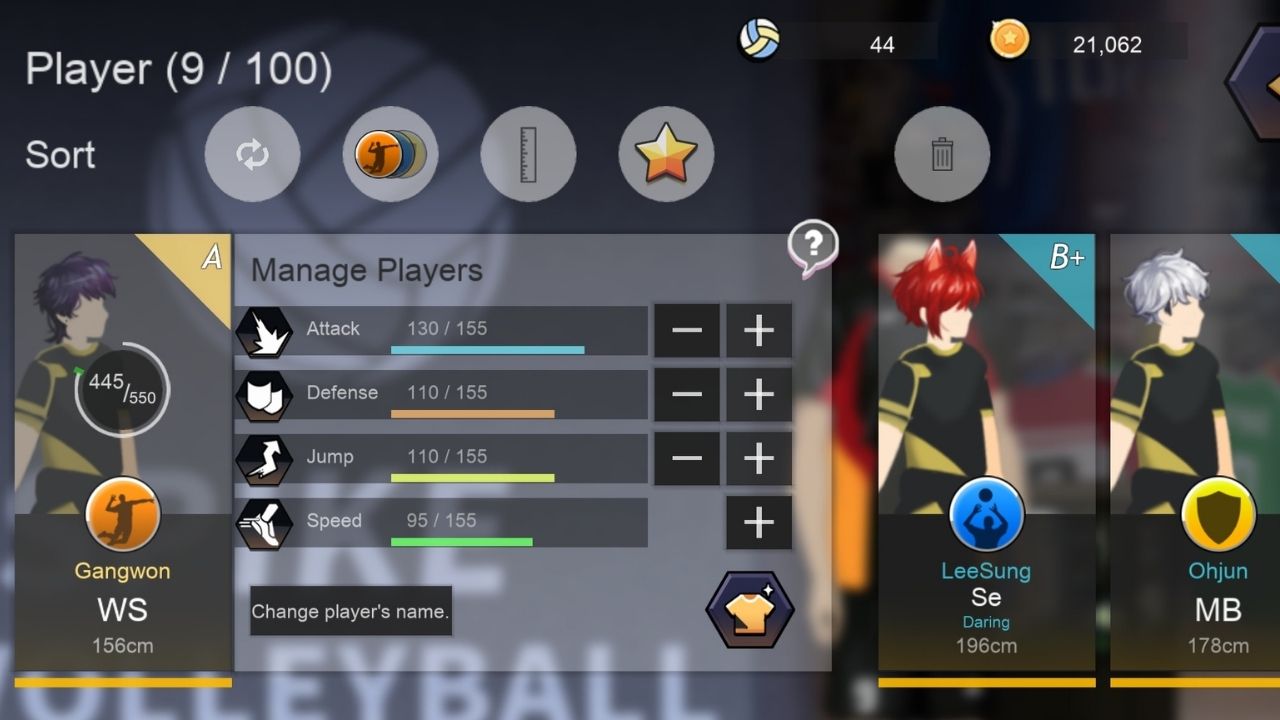Increase Speed using the plus button
This screenshot has height=720, width=1280.
click(759, 521)
